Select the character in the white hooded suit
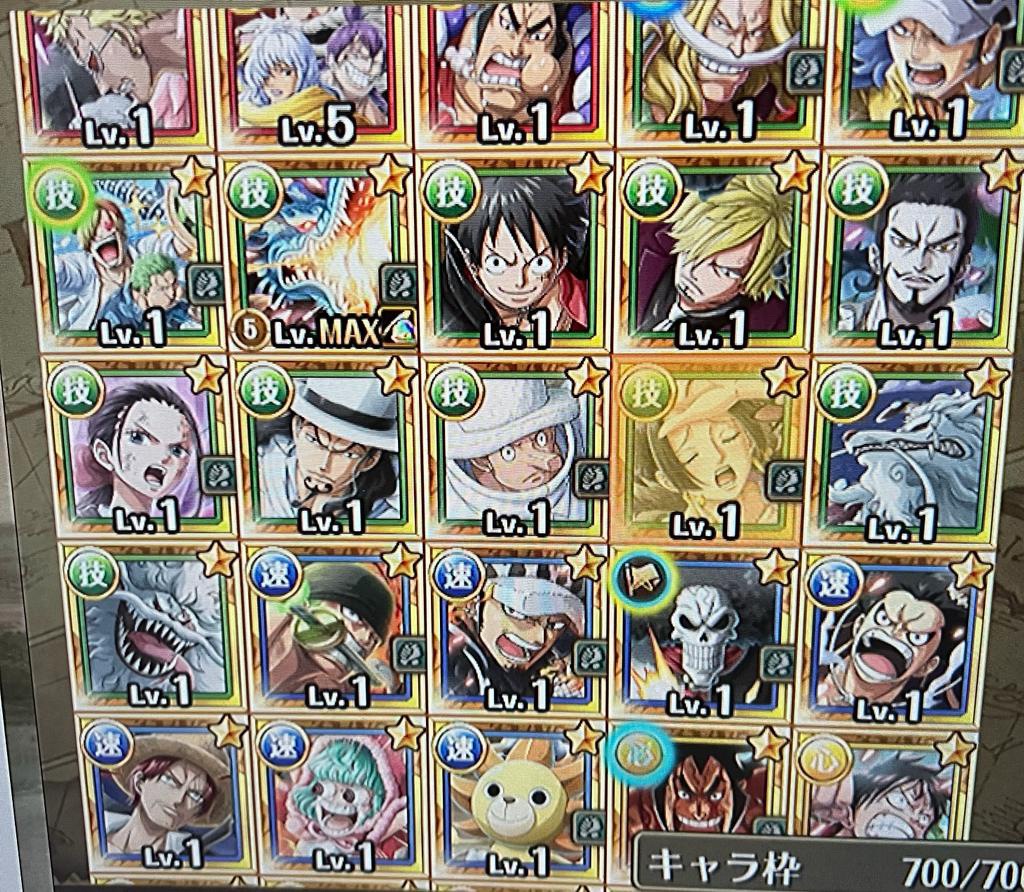The image size is (1024, 892). coord(518,445)
